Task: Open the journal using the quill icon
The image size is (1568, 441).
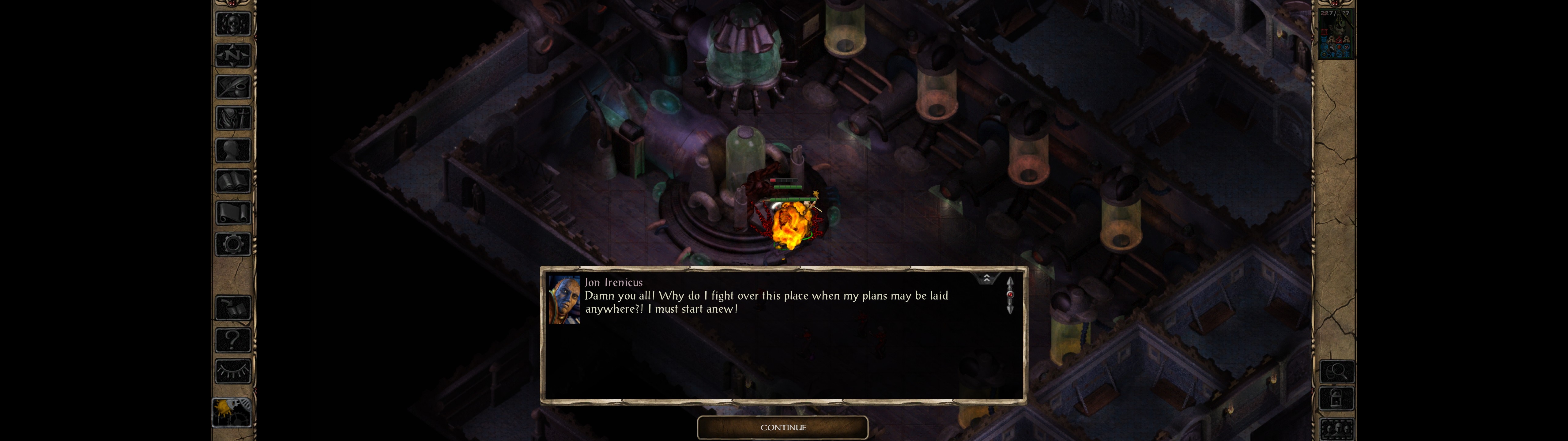Action: coord(233,87)
